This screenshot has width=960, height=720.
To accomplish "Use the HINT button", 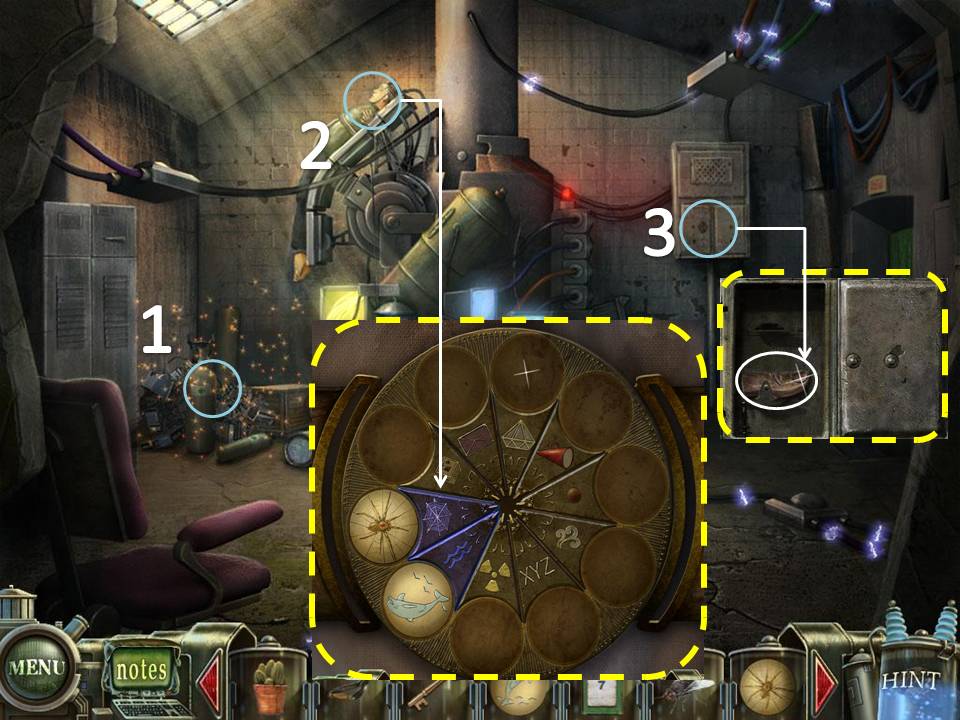I will [x=910, y=682].
